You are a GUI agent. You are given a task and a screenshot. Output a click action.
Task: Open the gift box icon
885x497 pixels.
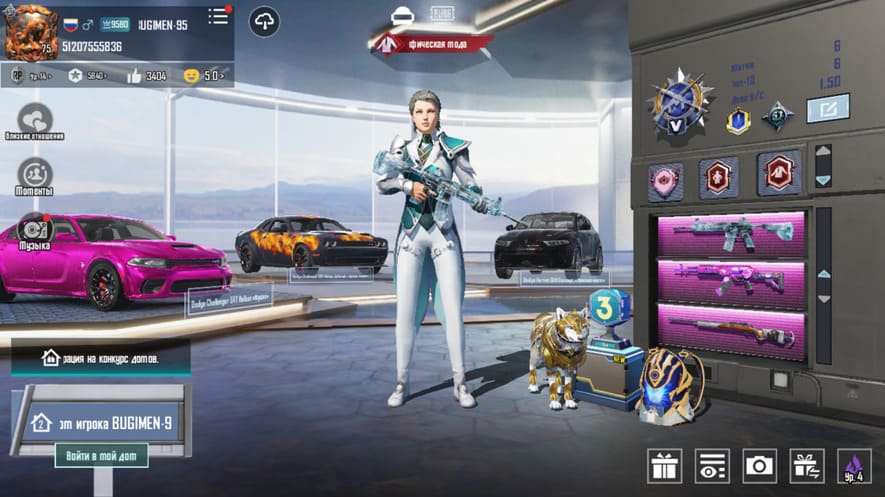(x=664, y=465)
